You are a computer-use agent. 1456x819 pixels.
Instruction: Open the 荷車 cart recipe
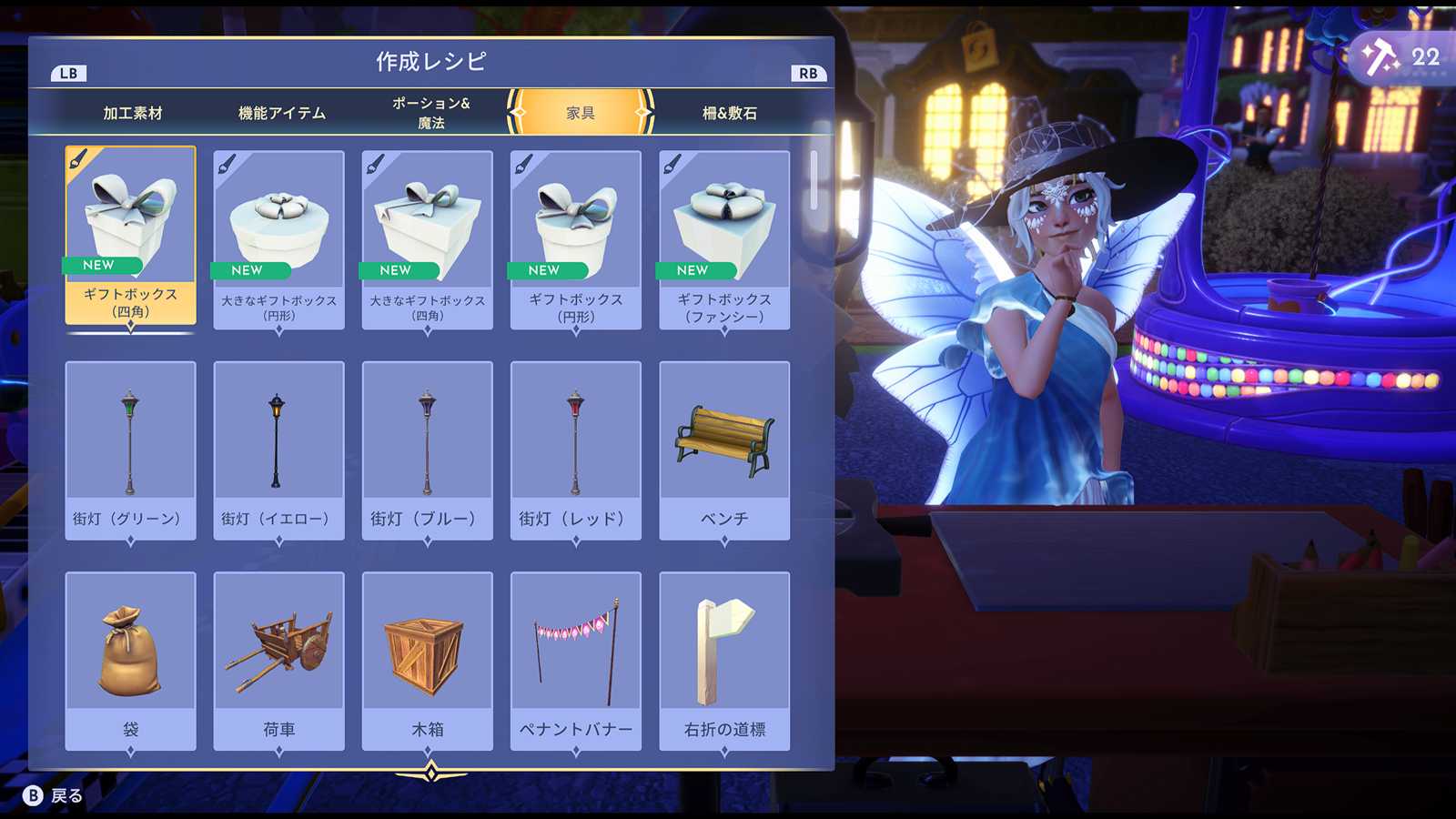coord(279,660)
